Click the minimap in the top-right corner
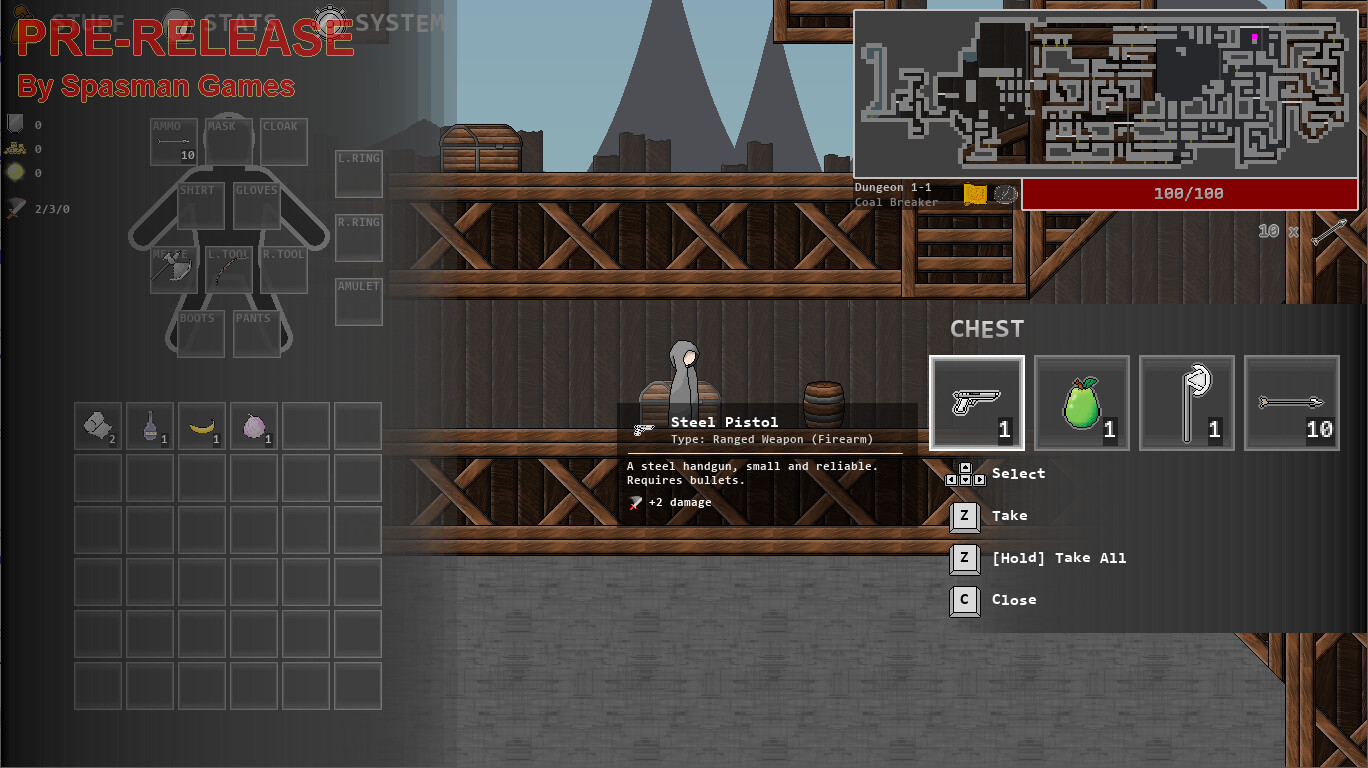Screen dimensions: 1368x768 pyautogui.click(x=1105, y=92)
